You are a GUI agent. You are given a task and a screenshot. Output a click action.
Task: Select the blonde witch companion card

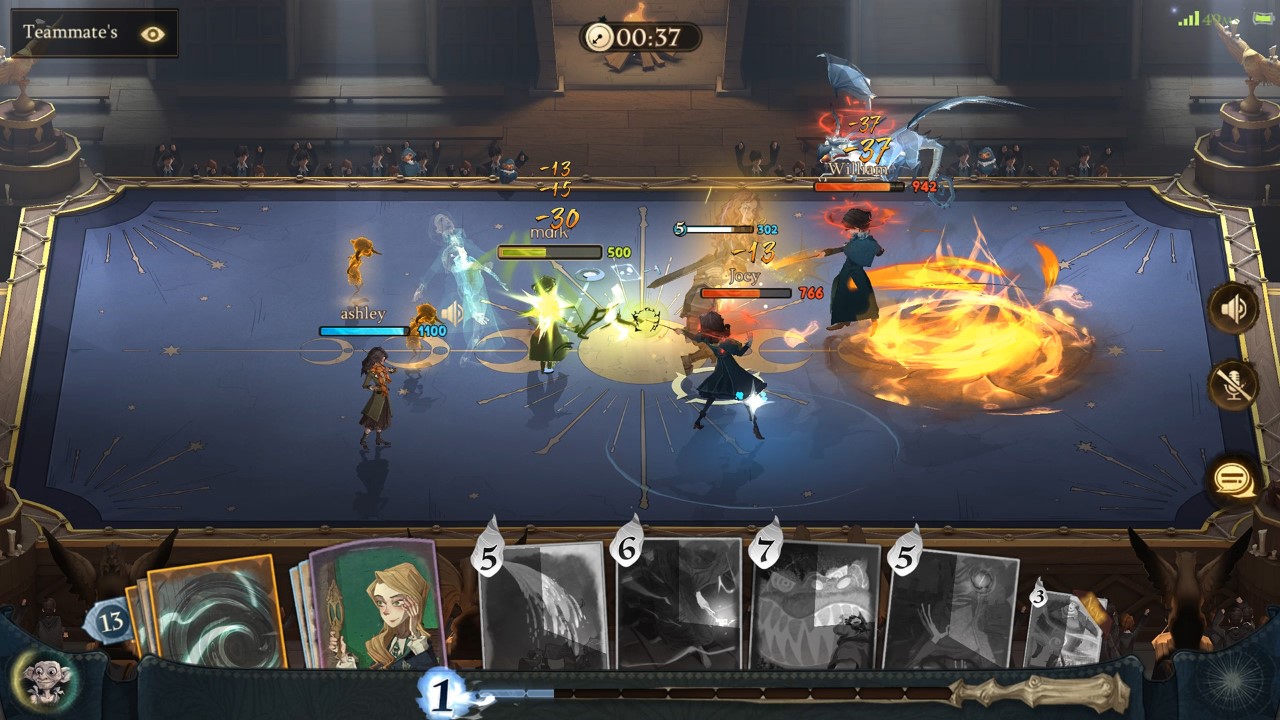pyautogui.click(x=378, y=606)
